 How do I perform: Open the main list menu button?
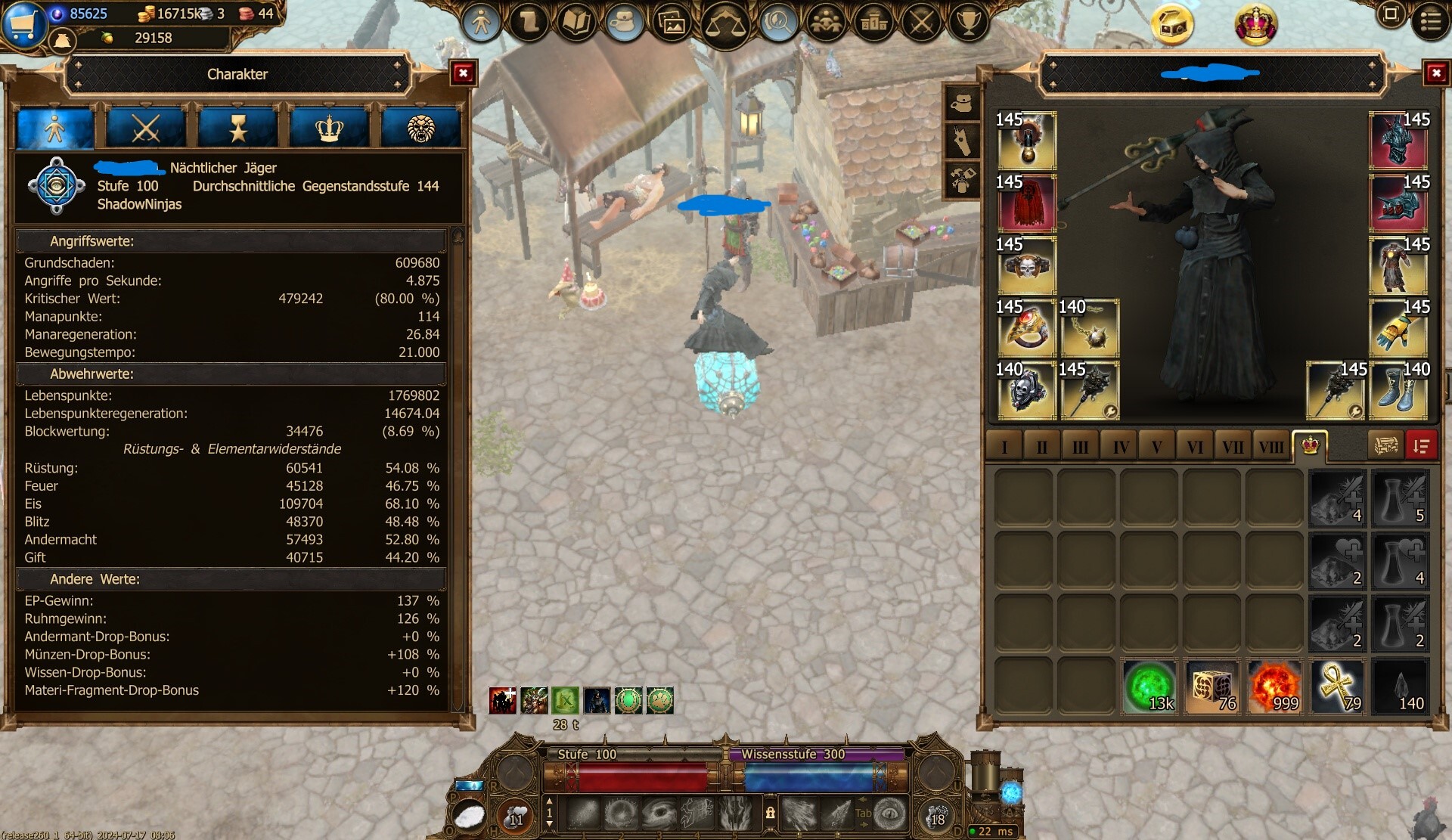coord(1430,21)
